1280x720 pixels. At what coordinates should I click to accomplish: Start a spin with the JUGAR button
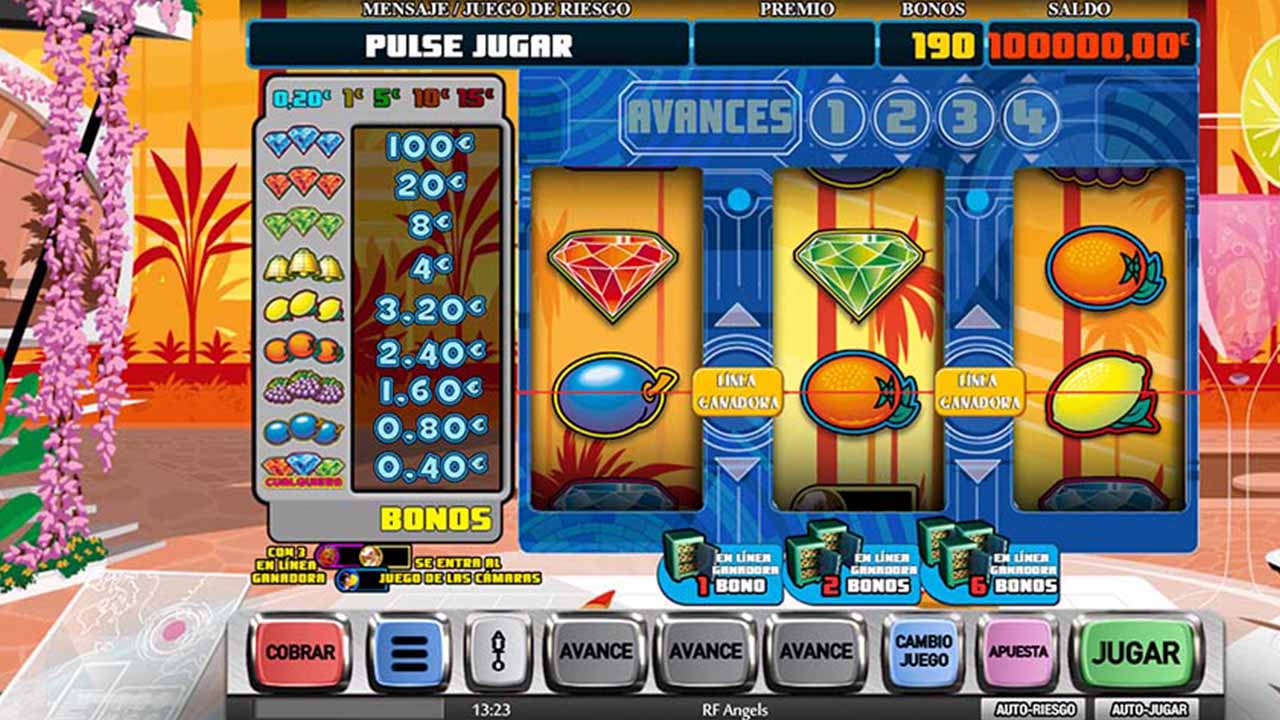pyautogui.click(x=1134, y=653)
